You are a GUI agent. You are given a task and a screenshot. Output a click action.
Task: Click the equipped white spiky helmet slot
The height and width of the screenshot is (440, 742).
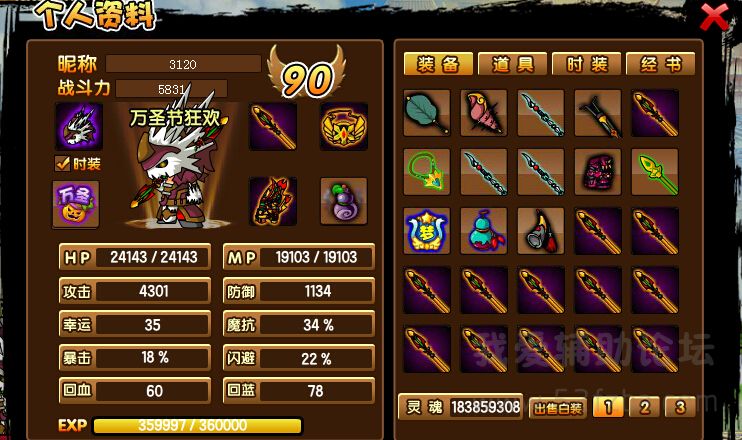(x=81, y=125)
